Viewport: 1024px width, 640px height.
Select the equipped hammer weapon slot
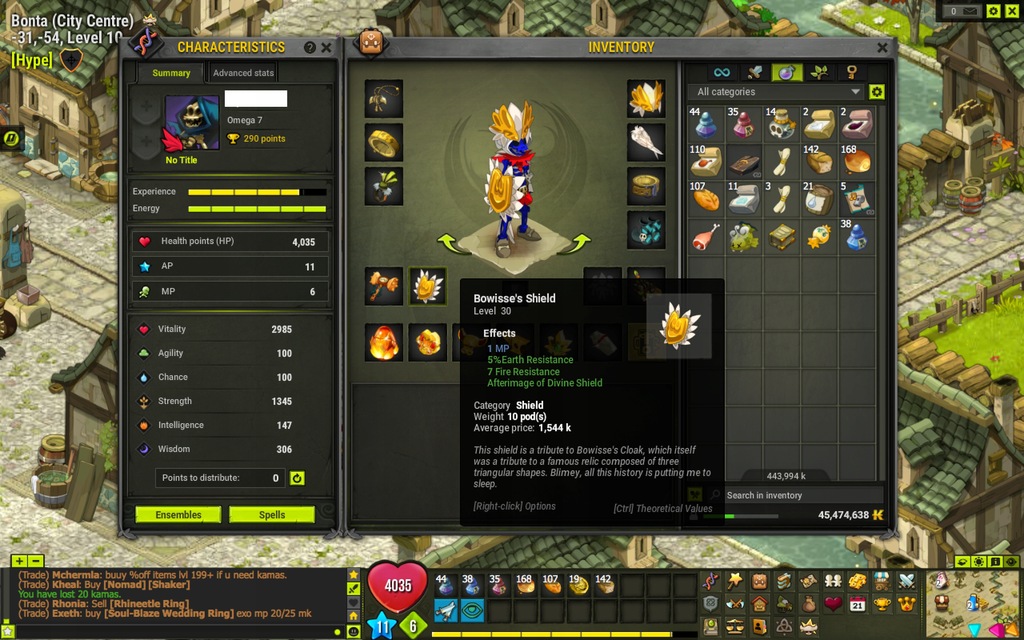click(x=384, y=287)
